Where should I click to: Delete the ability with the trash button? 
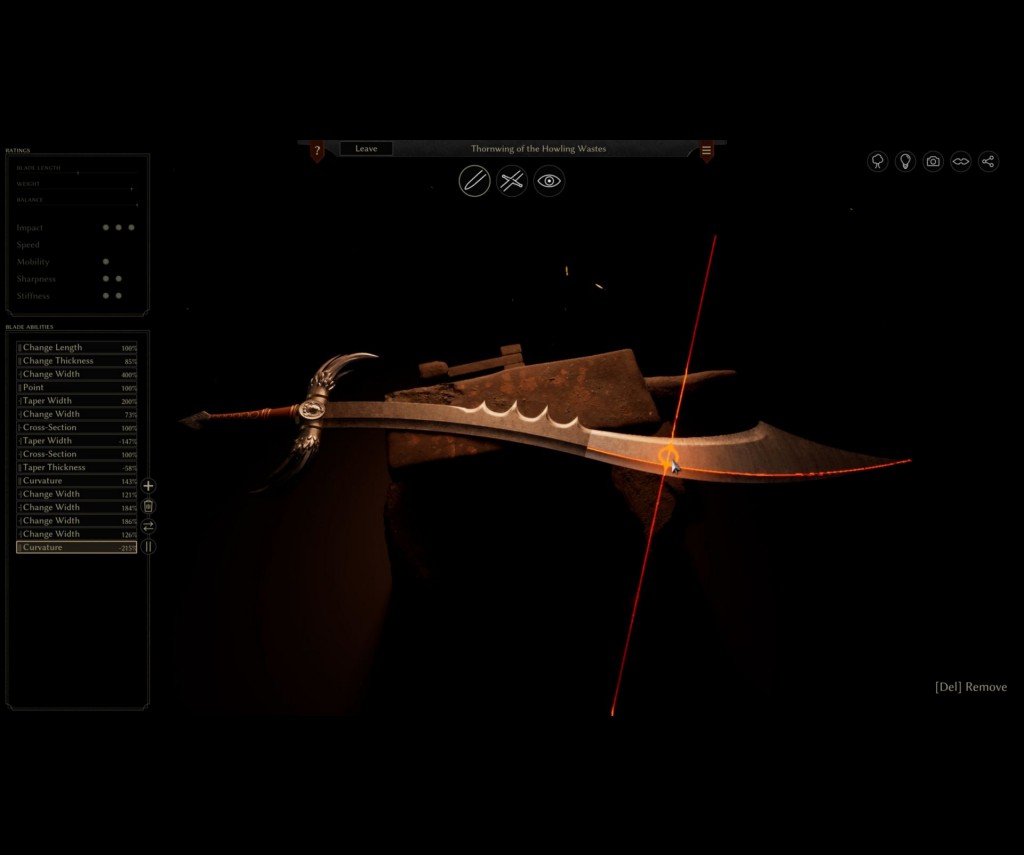[148, 506]
